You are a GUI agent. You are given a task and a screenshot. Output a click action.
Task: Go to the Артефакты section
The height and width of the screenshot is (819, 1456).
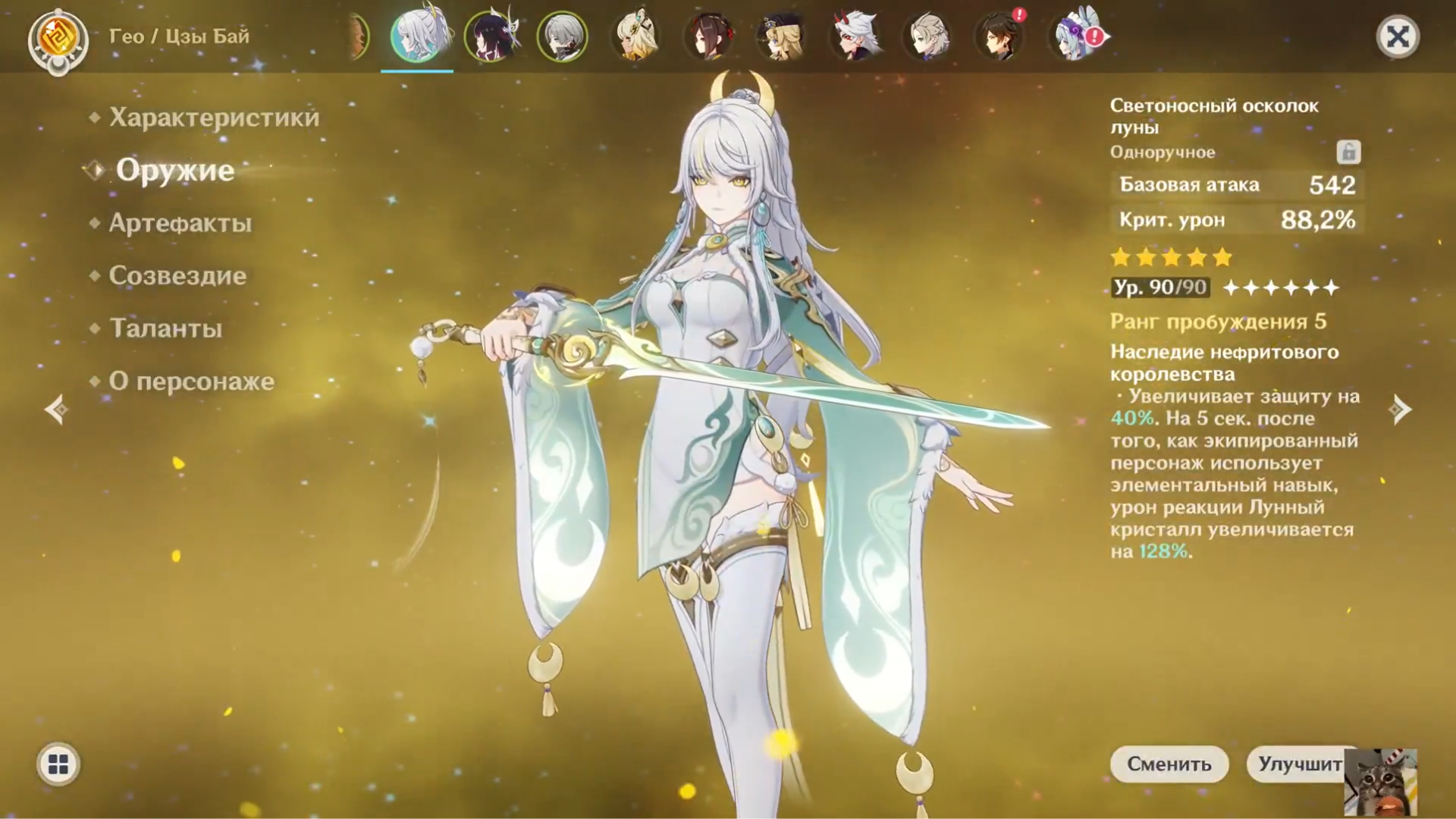180,223
